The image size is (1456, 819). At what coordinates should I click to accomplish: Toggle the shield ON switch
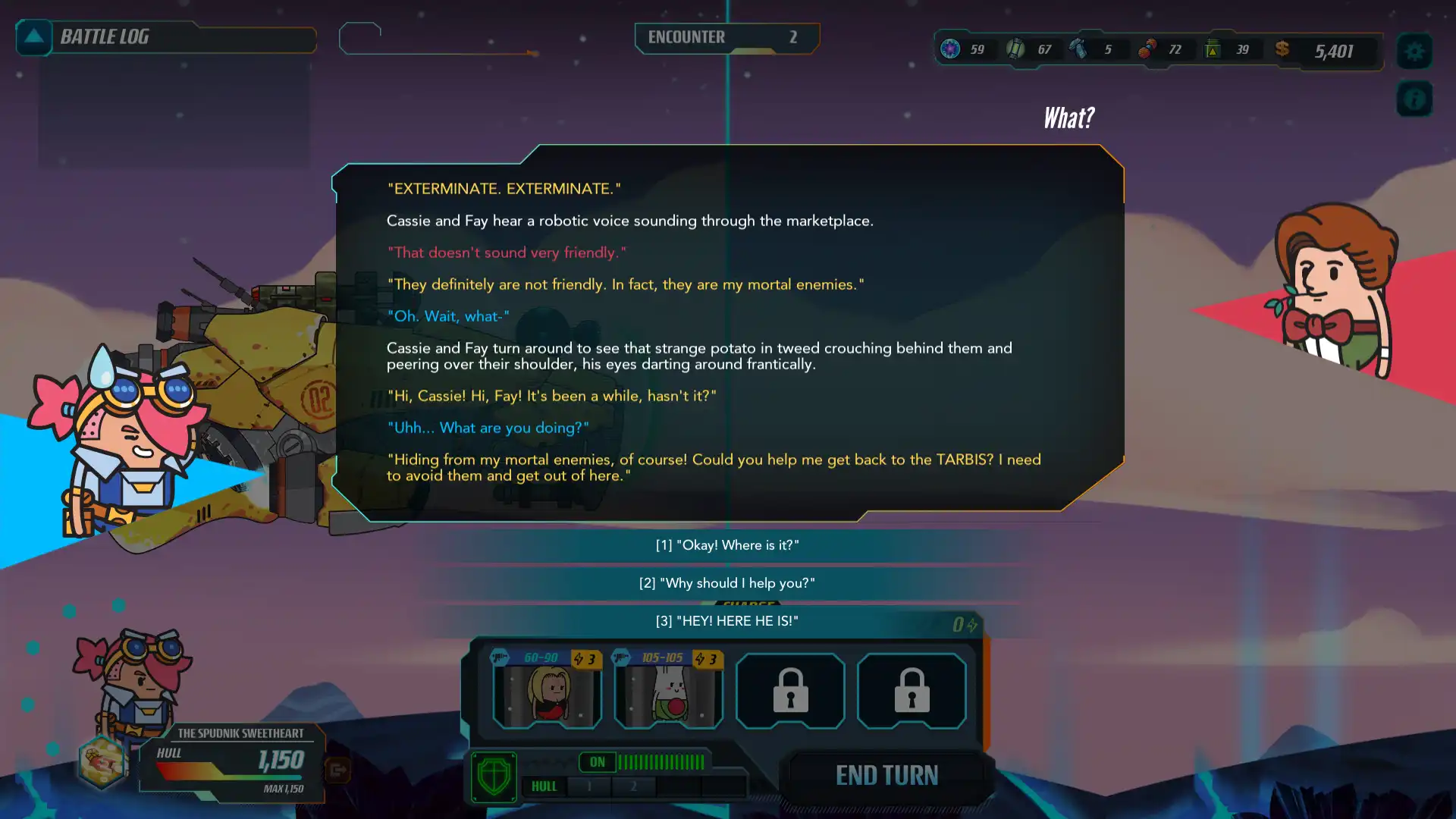pyautogui.click(x=598, y=762)
